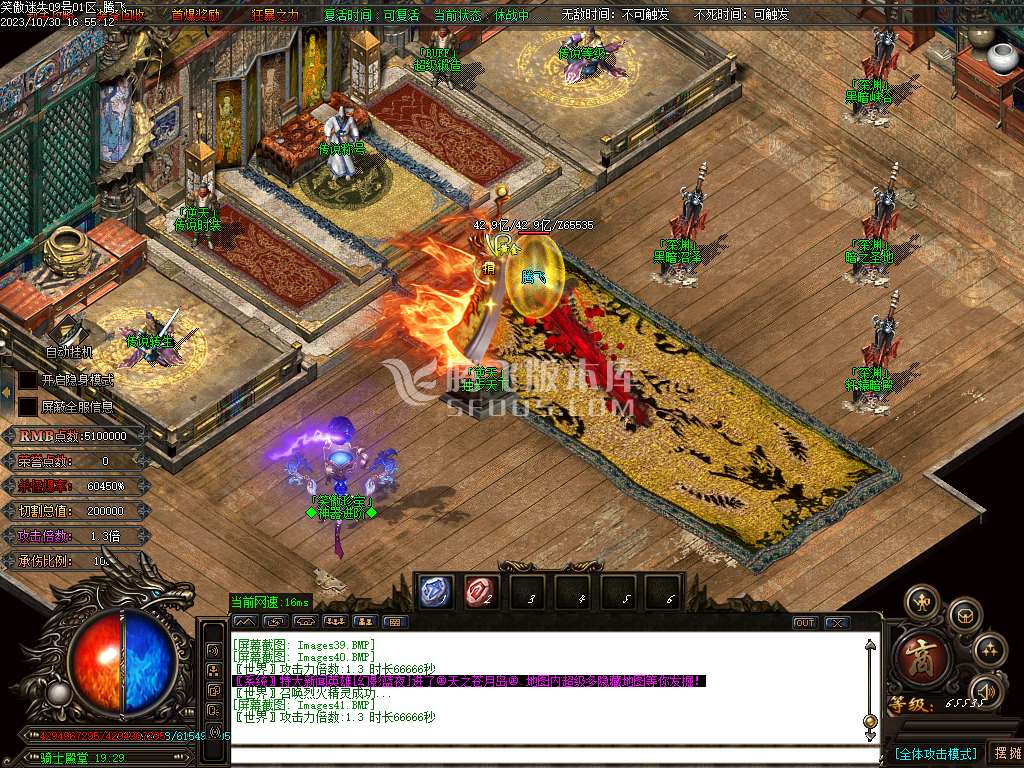
Task: Open the 首爆奖励 first-kill reward menu
Action: coord(196,15)
